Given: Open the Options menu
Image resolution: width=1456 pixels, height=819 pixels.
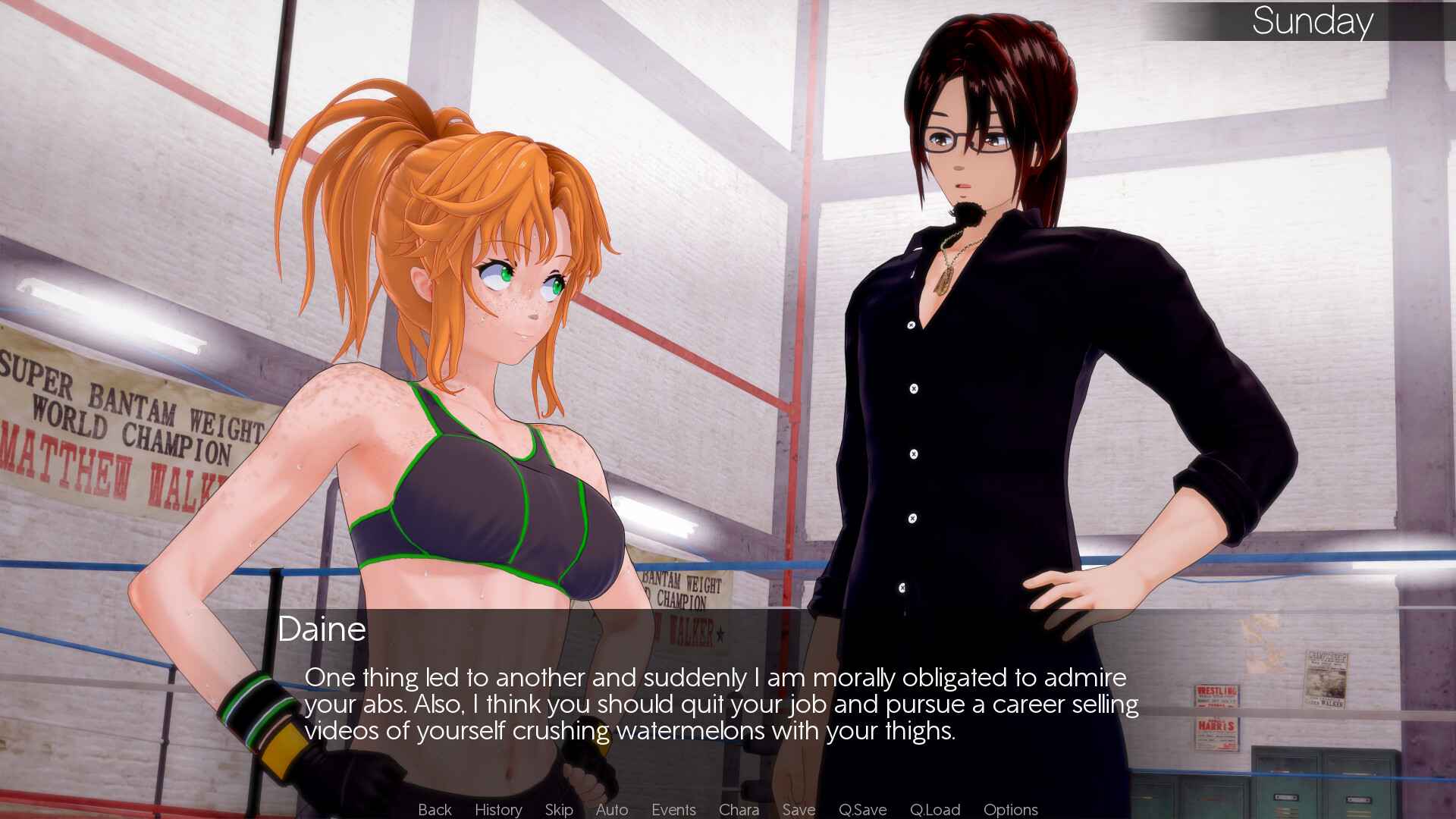Looking at the screenshot, I should [x=1010, y=810].
